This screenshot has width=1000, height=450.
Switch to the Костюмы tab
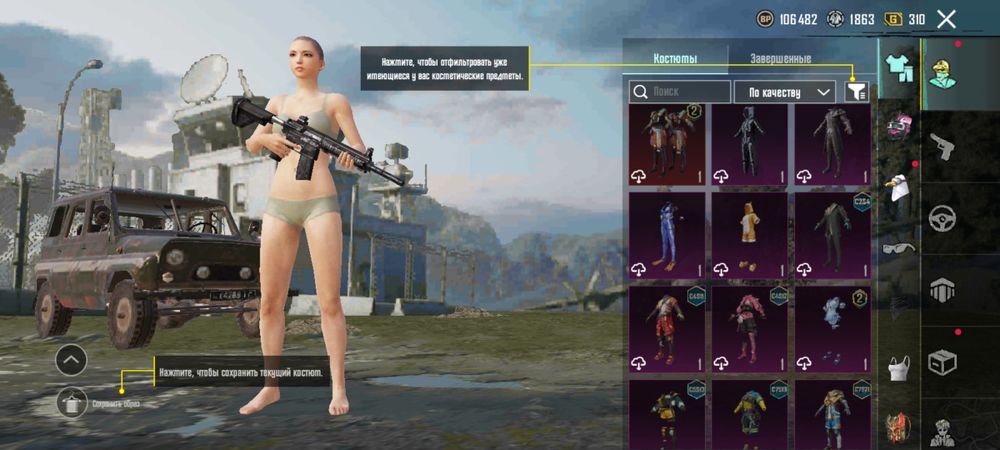point(675,58)
